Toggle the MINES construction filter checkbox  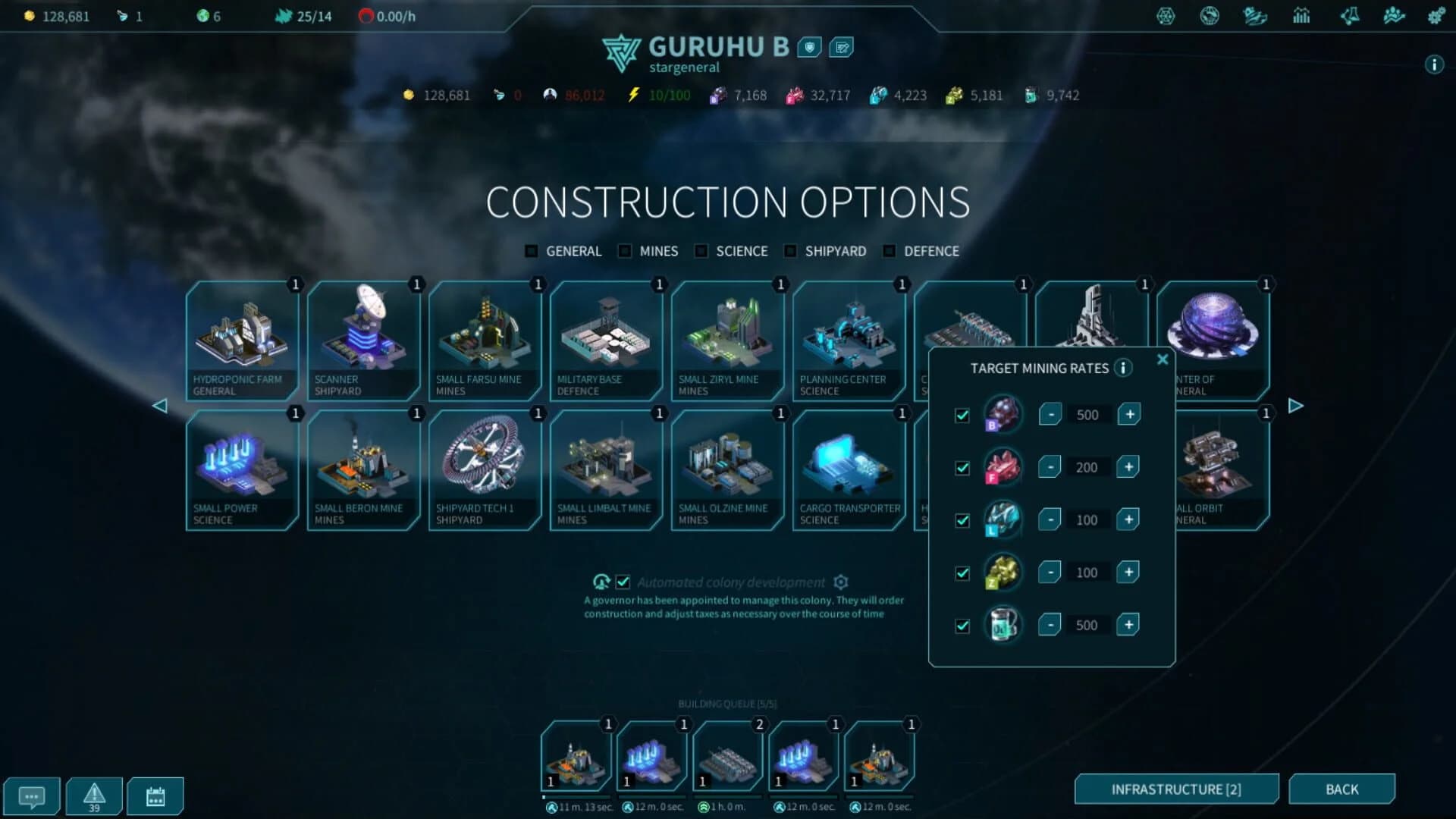click(624, 250)
